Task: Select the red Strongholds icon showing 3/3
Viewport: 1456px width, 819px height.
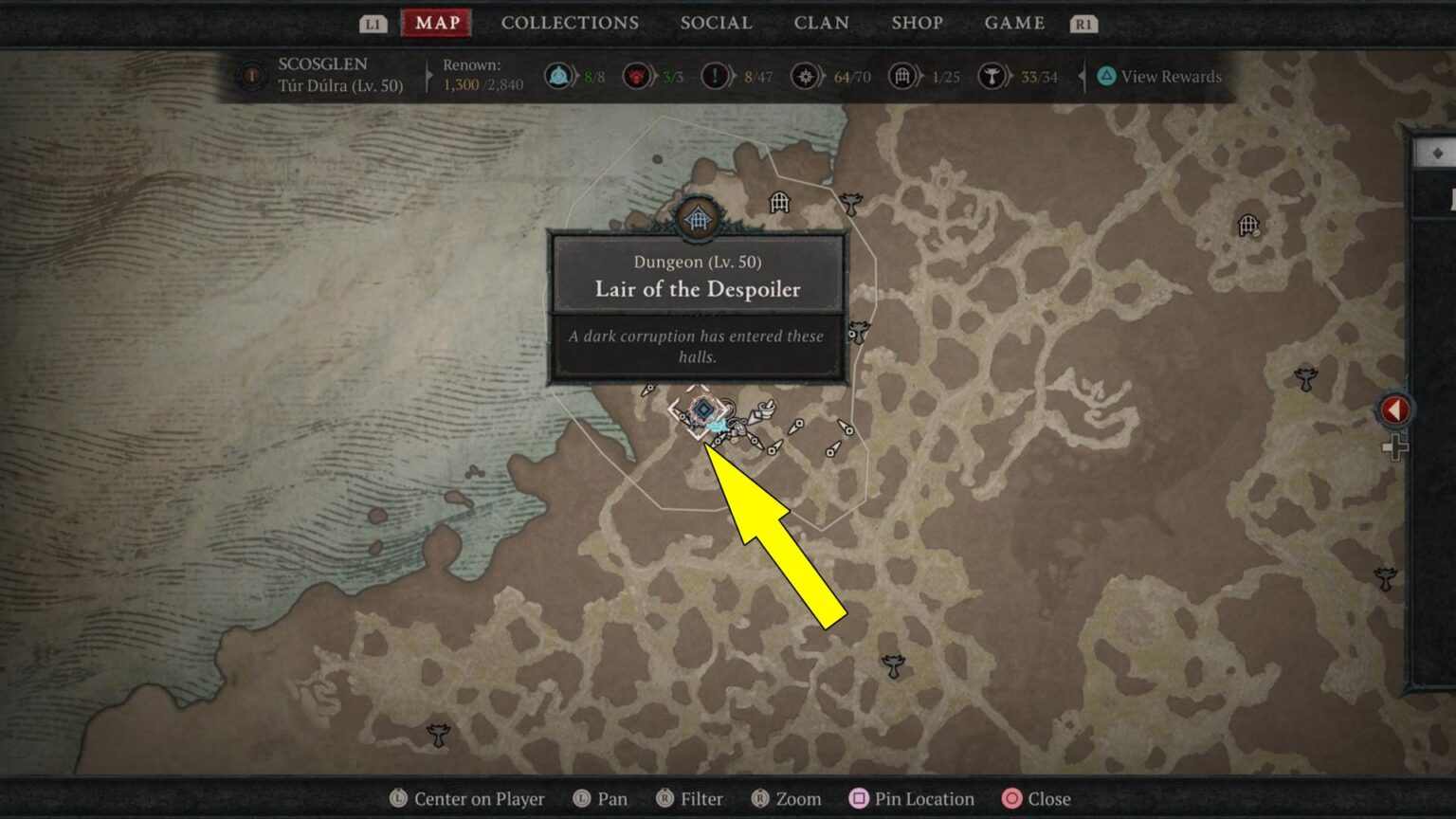Action: point(636,76)
